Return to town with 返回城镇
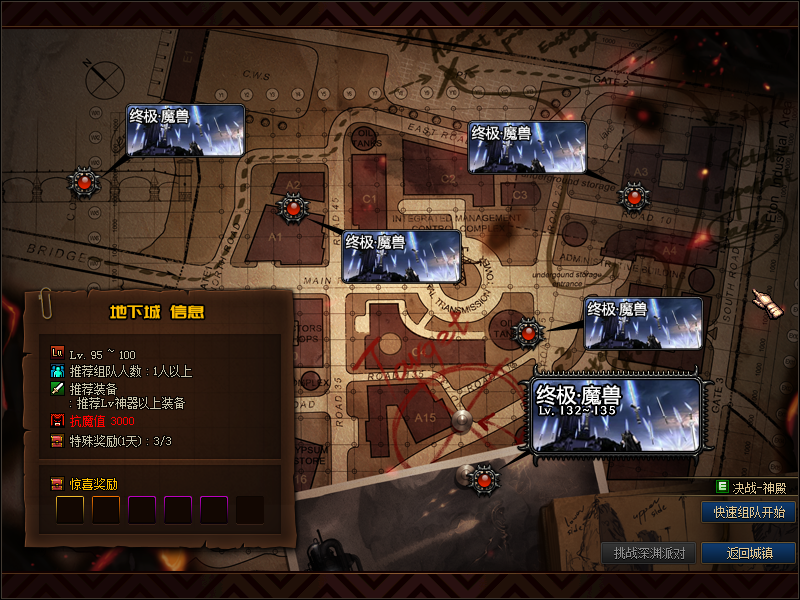 749,553
